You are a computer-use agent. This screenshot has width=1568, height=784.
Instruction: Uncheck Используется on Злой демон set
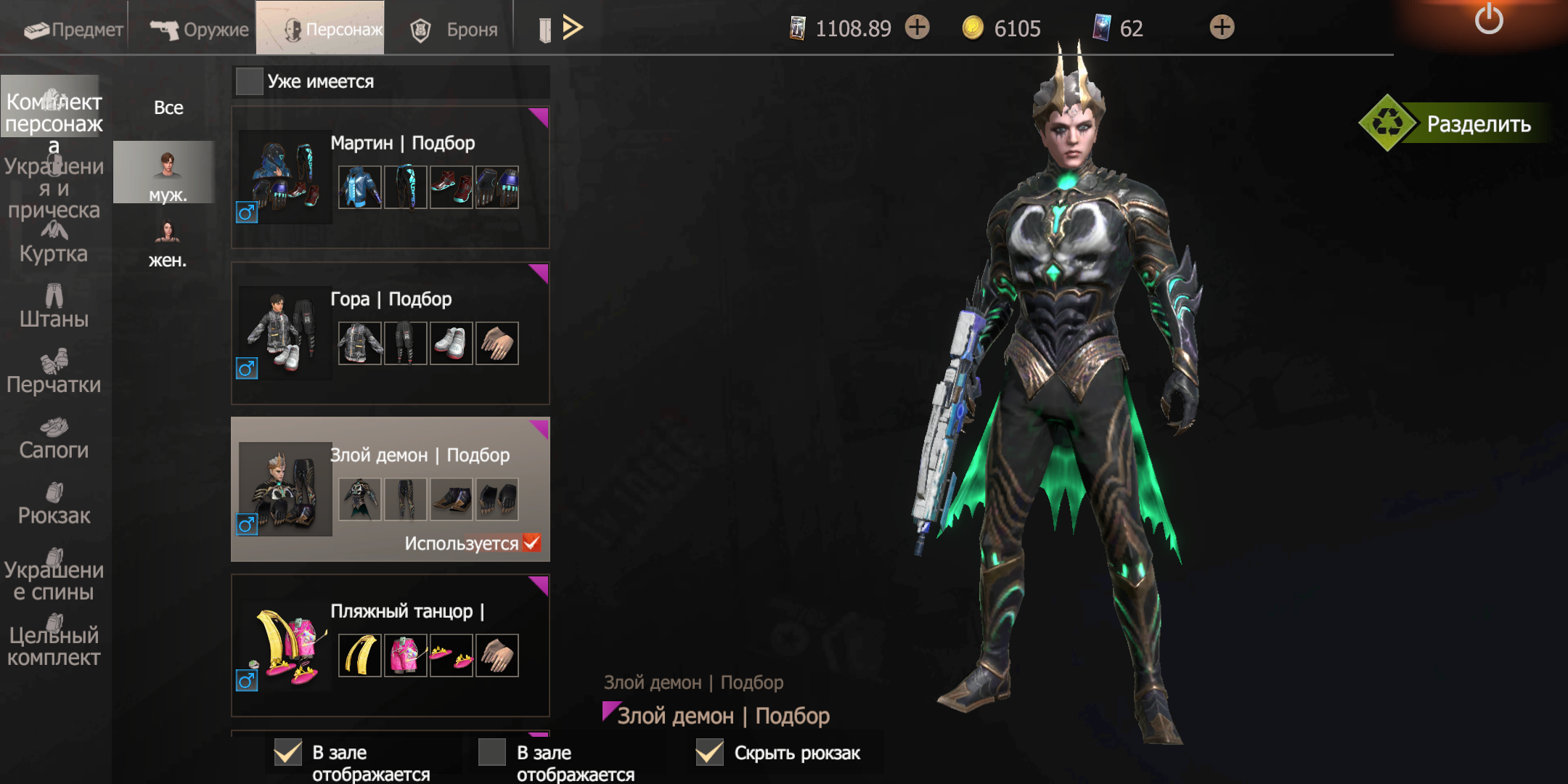pyautogui.click(x=532, y=542)
